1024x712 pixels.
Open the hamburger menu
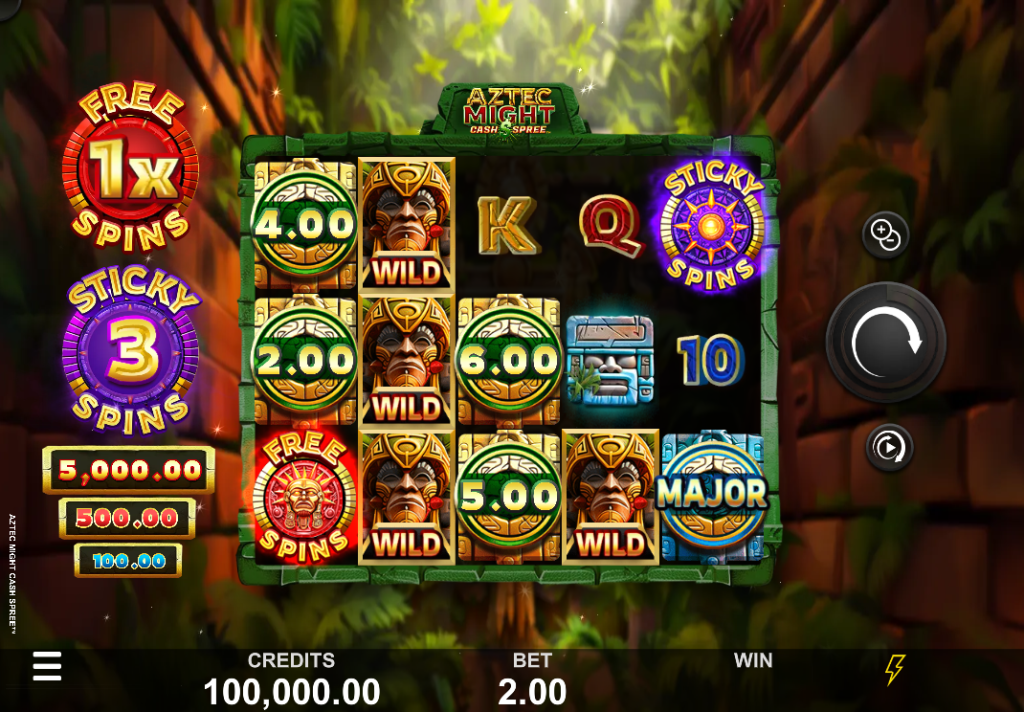[x=47, y=667]
